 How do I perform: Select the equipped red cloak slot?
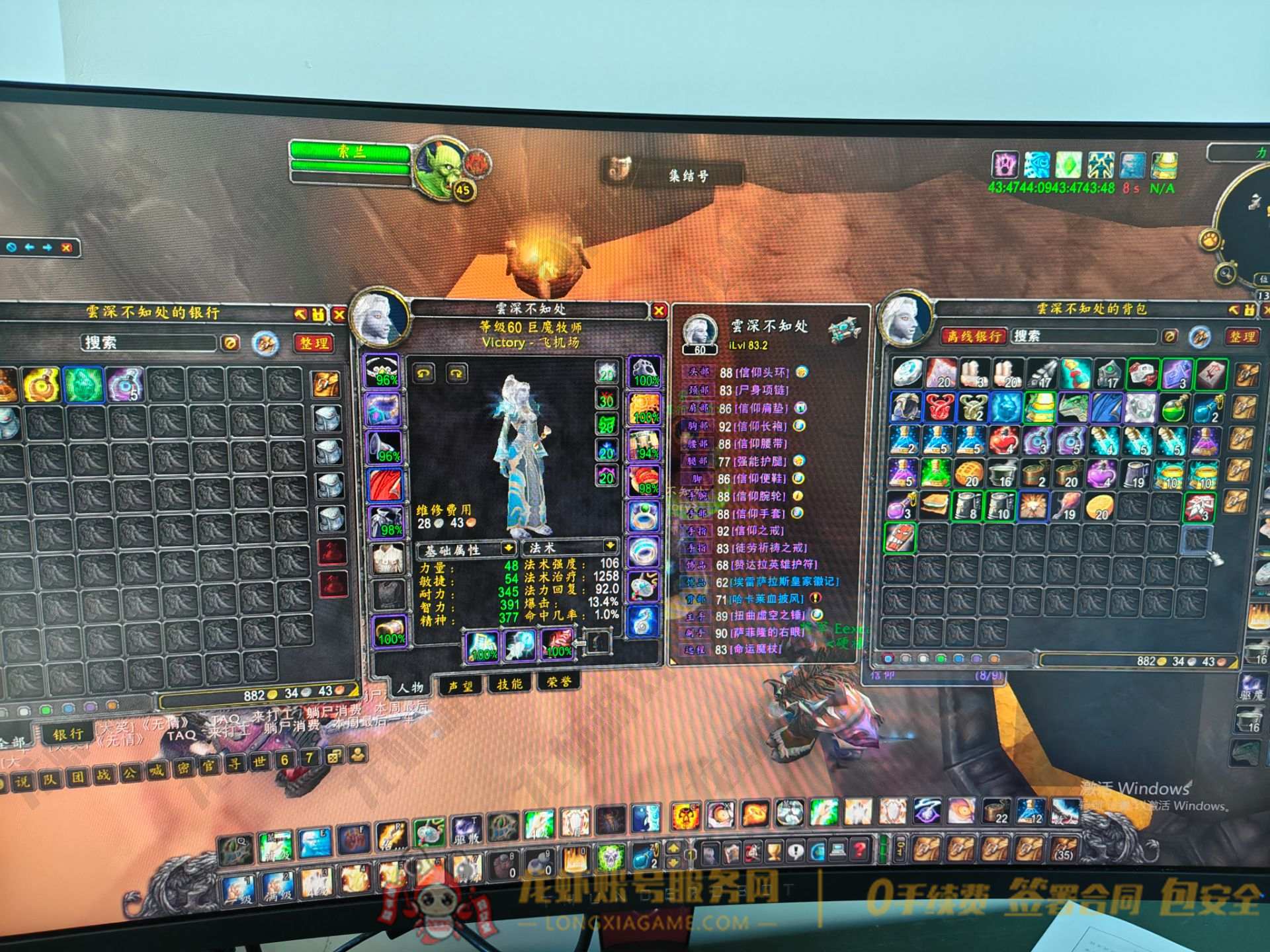pos(385,485)
